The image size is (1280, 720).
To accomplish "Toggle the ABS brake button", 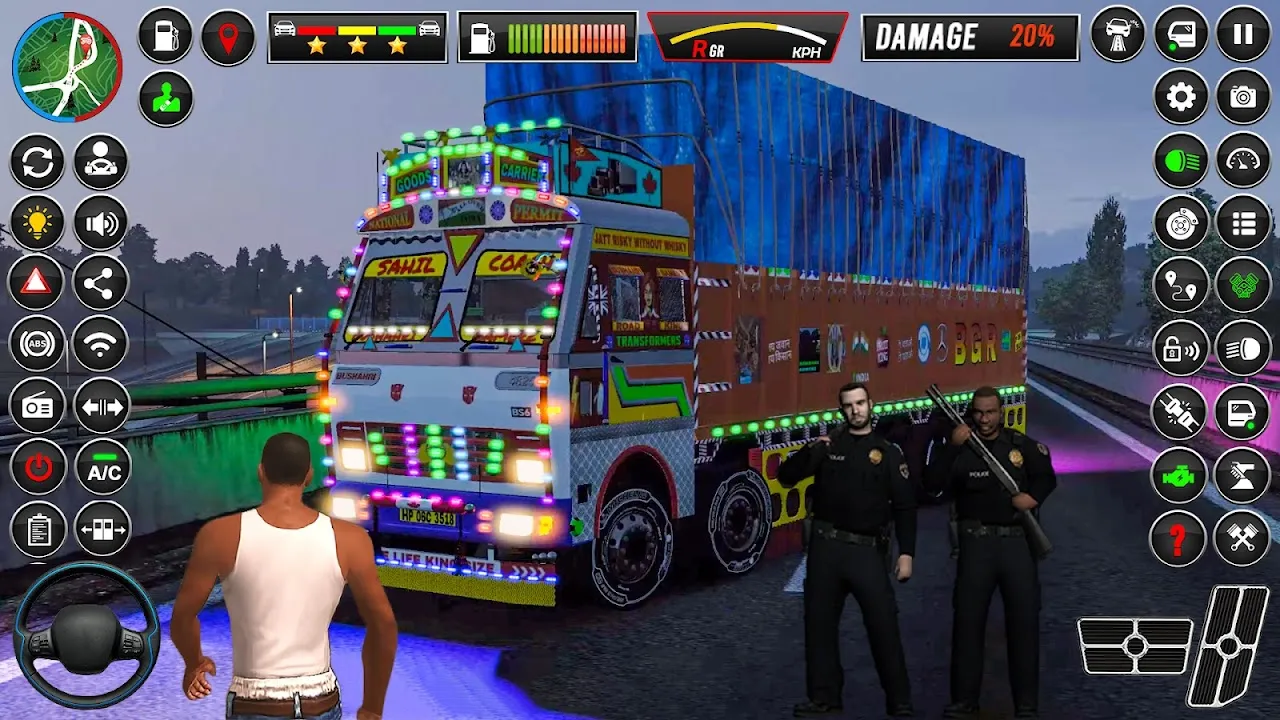I will point(38,345).
